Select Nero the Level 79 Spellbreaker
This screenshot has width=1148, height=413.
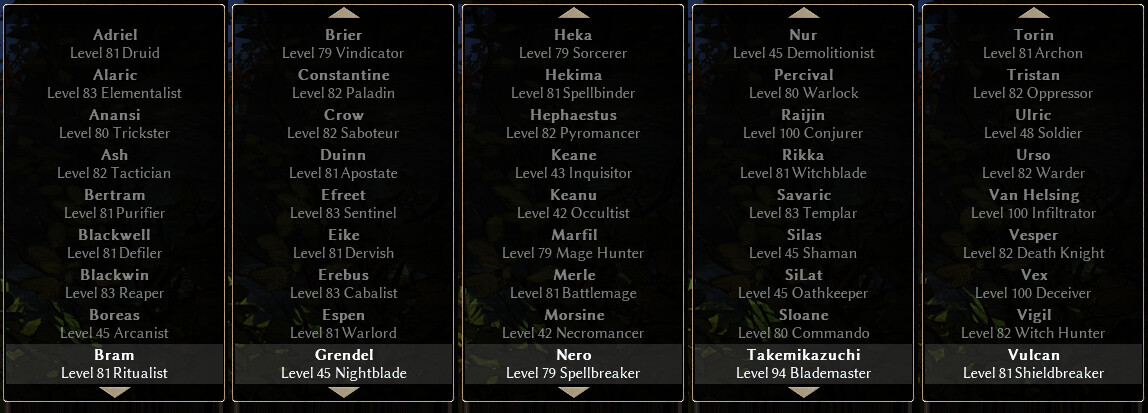[573, 364]
